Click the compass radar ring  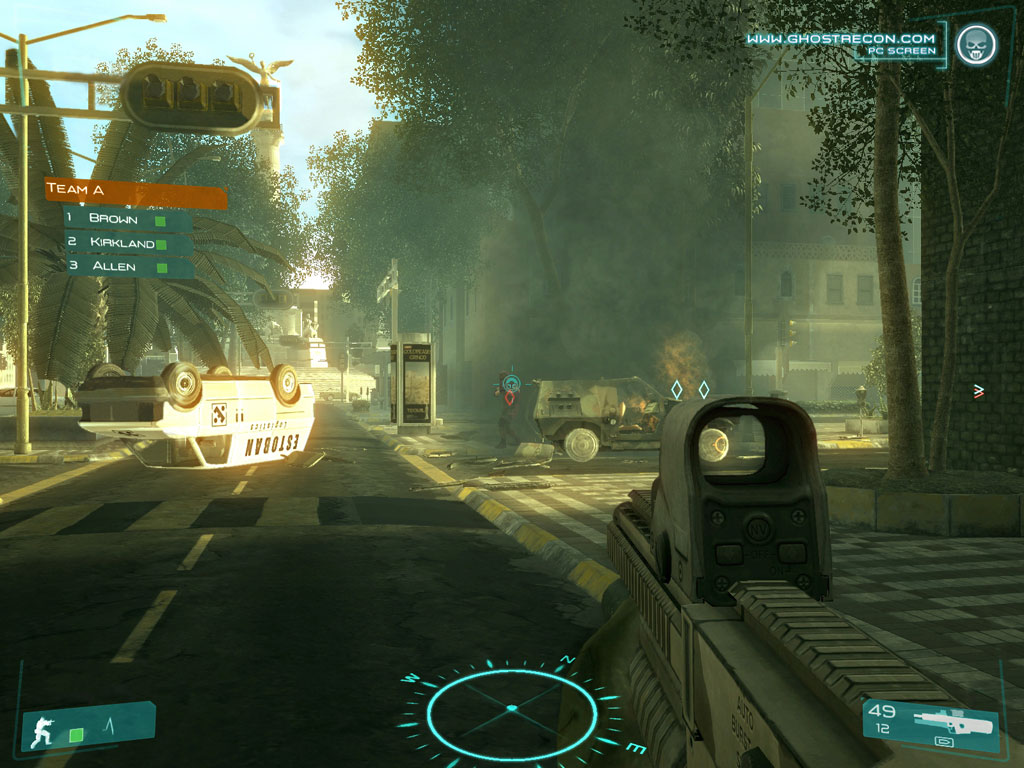point(511,710)
